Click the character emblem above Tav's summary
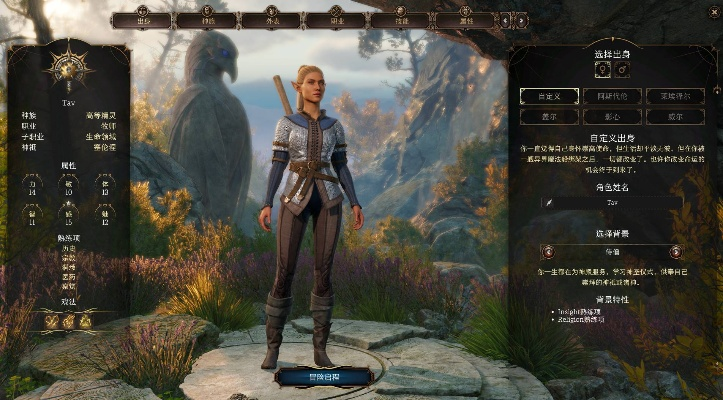Image resolution: width=723 pixels, height=400 pixels. 68,68
